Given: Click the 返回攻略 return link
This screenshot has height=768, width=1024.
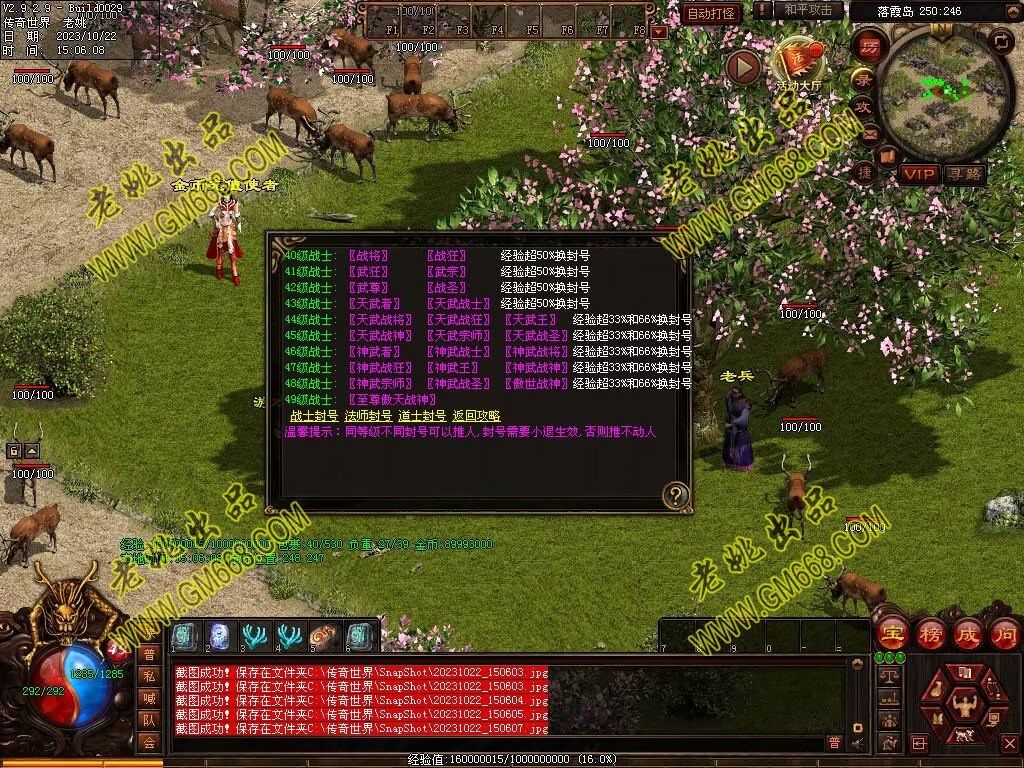Looking at the screenshot, I should (476, 416).
